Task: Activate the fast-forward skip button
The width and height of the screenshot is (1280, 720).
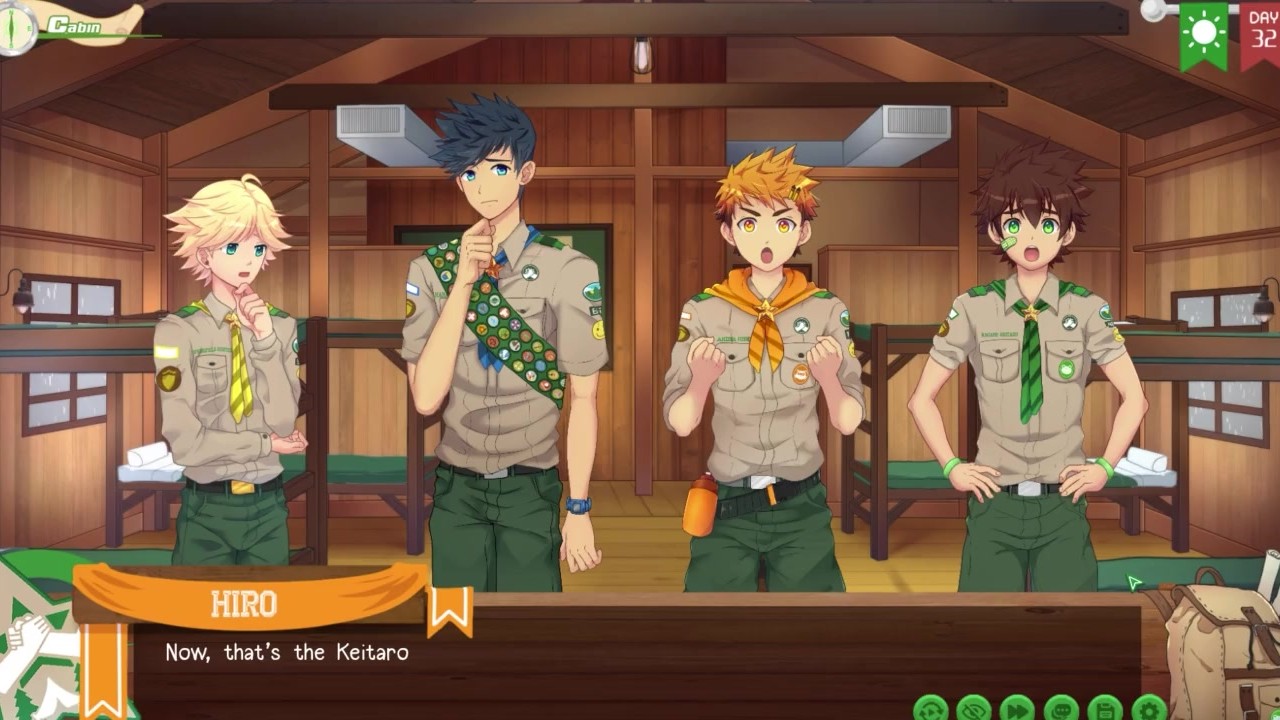Action: (x=1018, y=709)
